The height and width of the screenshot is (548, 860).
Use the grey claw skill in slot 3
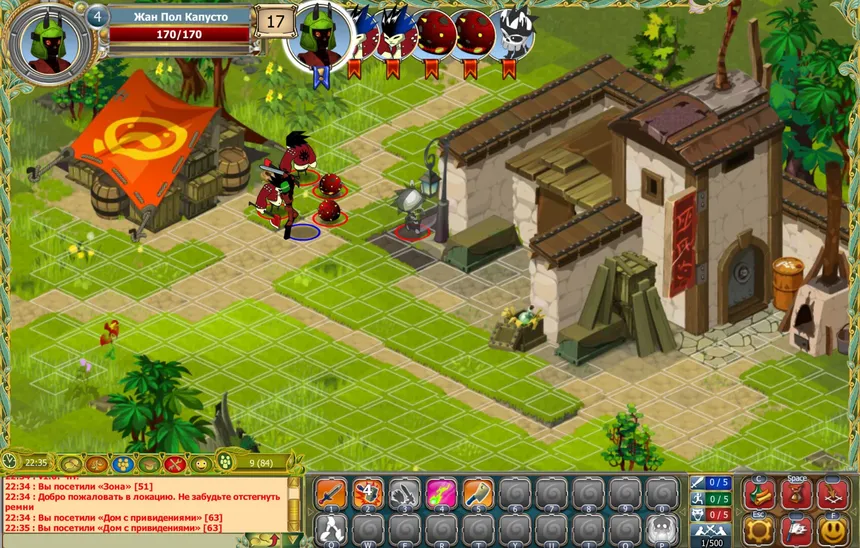pos(405,494)
